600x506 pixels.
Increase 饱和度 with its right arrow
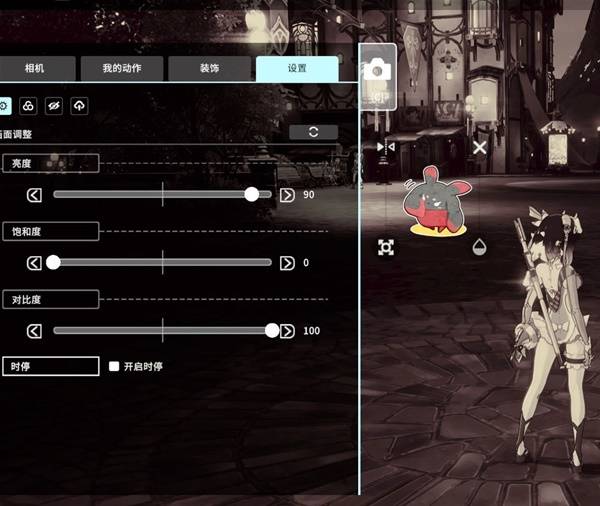click(x=287, y=263)
